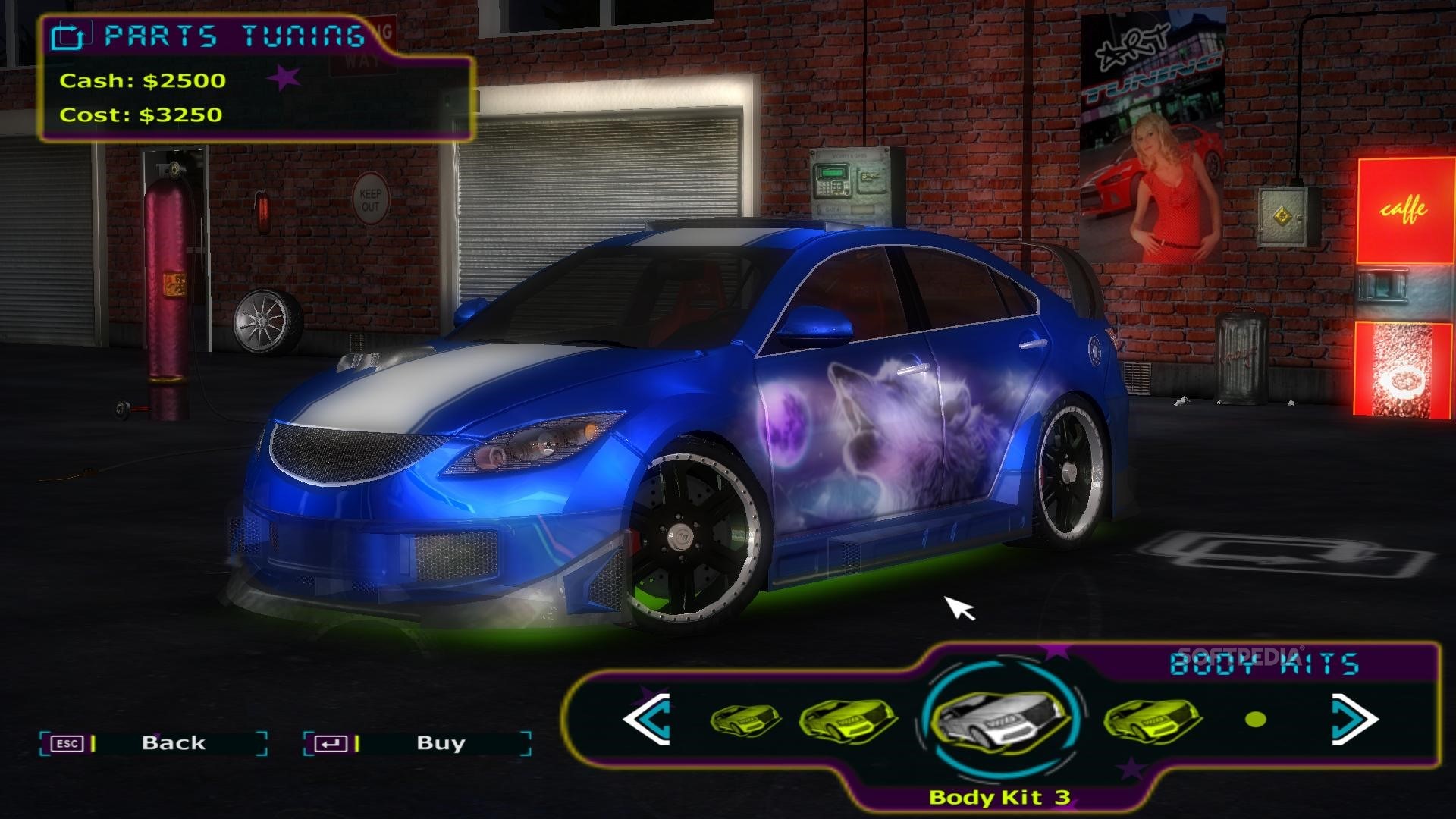
Task: Buy the selected Body Kit 3
Action: 417,743
